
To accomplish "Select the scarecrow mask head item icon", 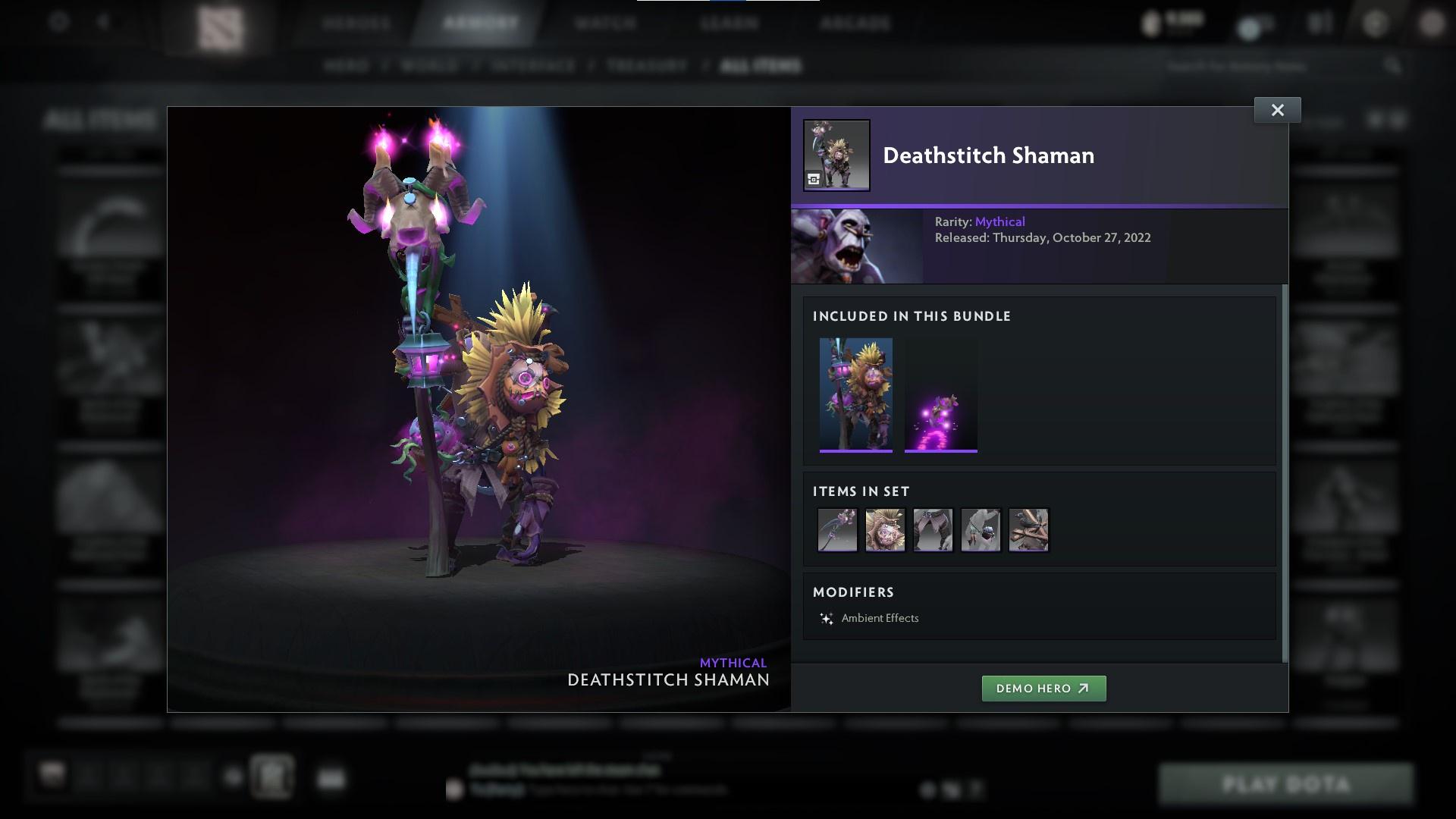I will [x=885, y=530].
